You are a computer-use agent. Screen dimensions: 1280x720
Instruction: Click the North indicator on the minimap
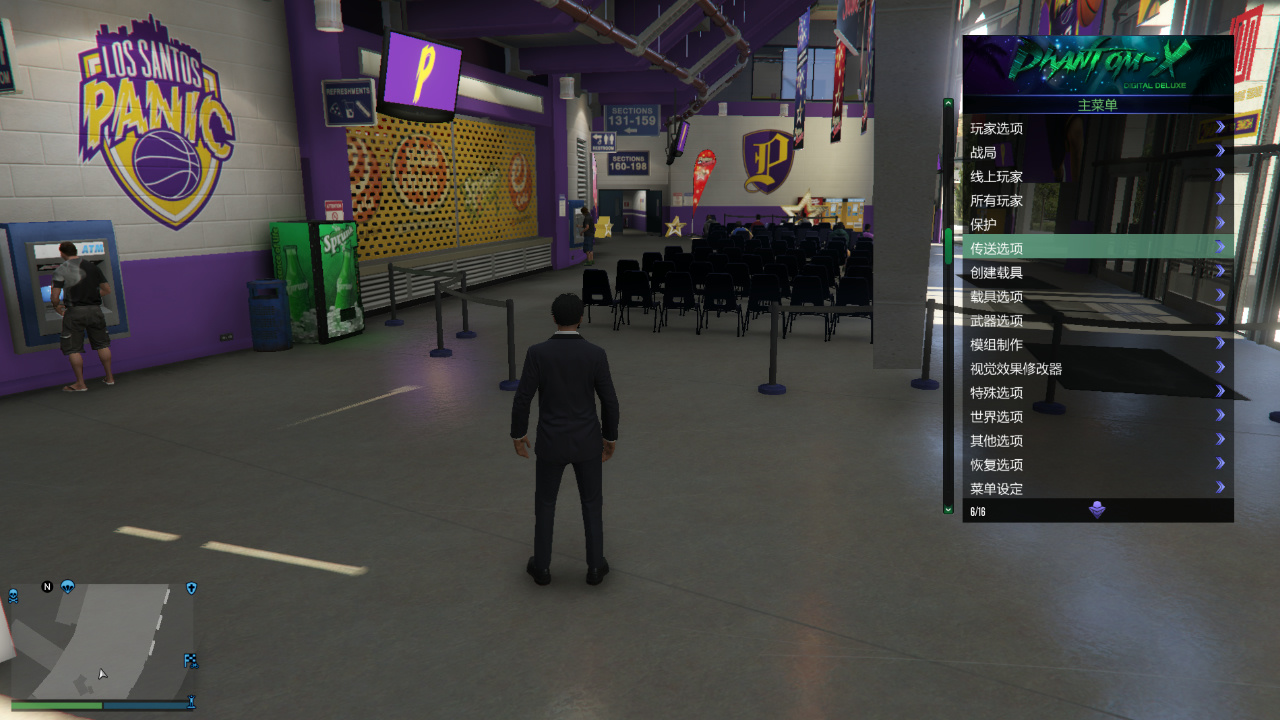47,587
